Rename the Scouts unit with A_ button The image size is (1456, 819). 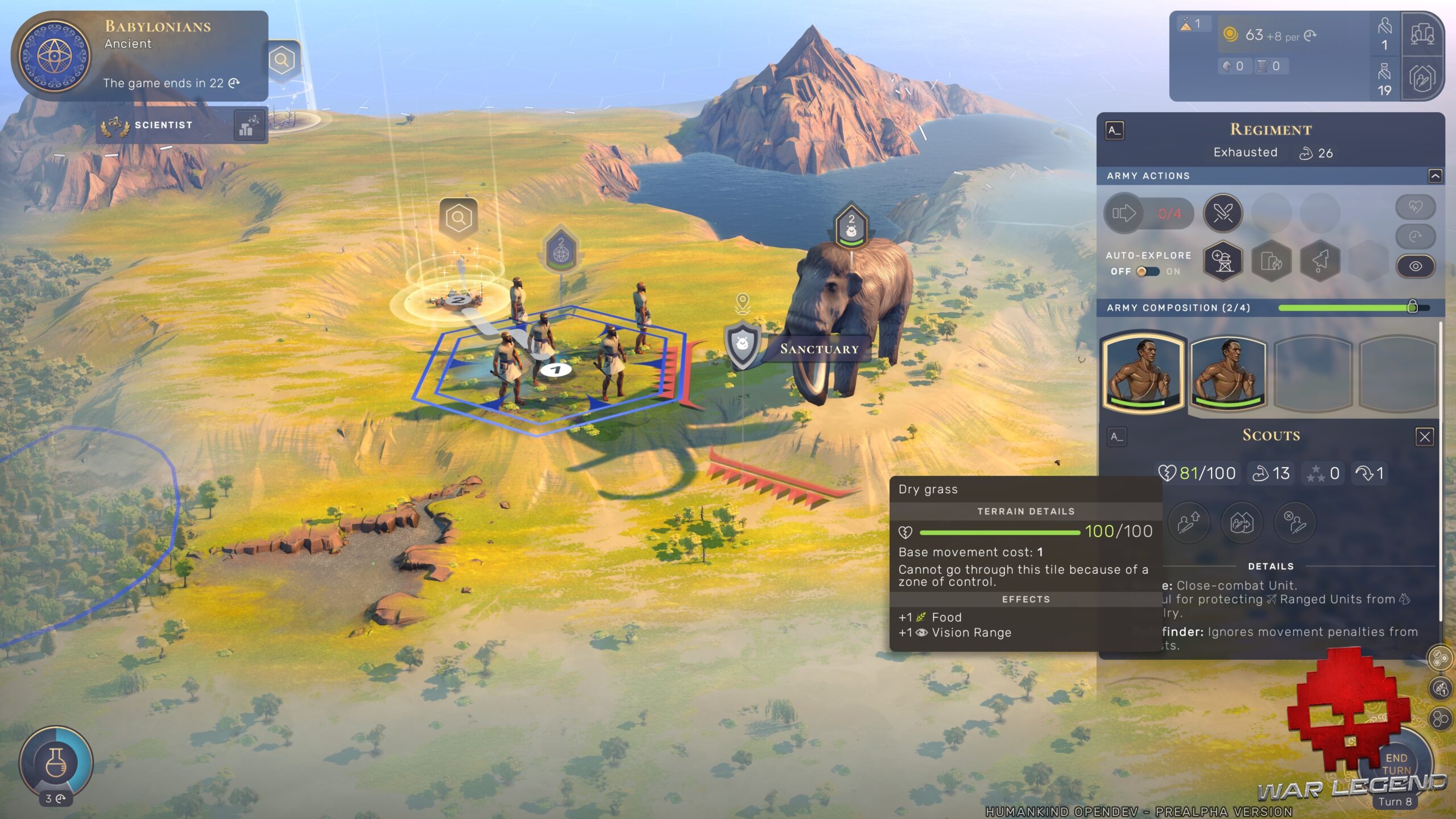point(1117,437)
